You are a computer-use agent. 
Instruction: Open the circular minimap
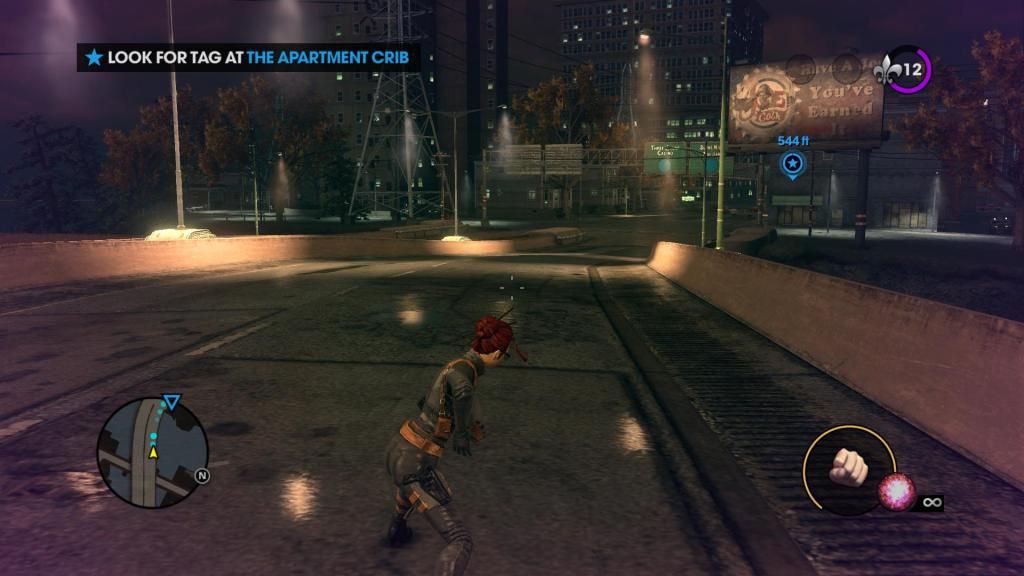coord(152,453)
